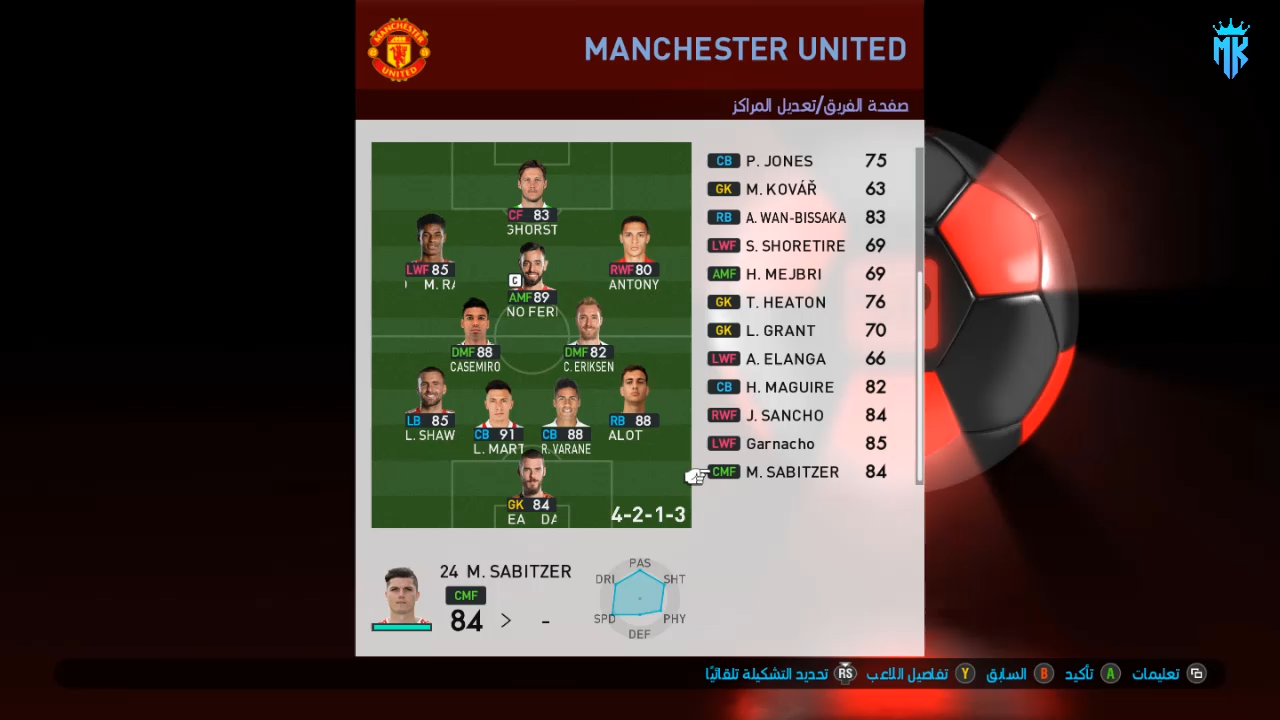The image size is (1280, 720).
Task: Select P. Jones in the substitutes list
Action: tap(797, 161)
